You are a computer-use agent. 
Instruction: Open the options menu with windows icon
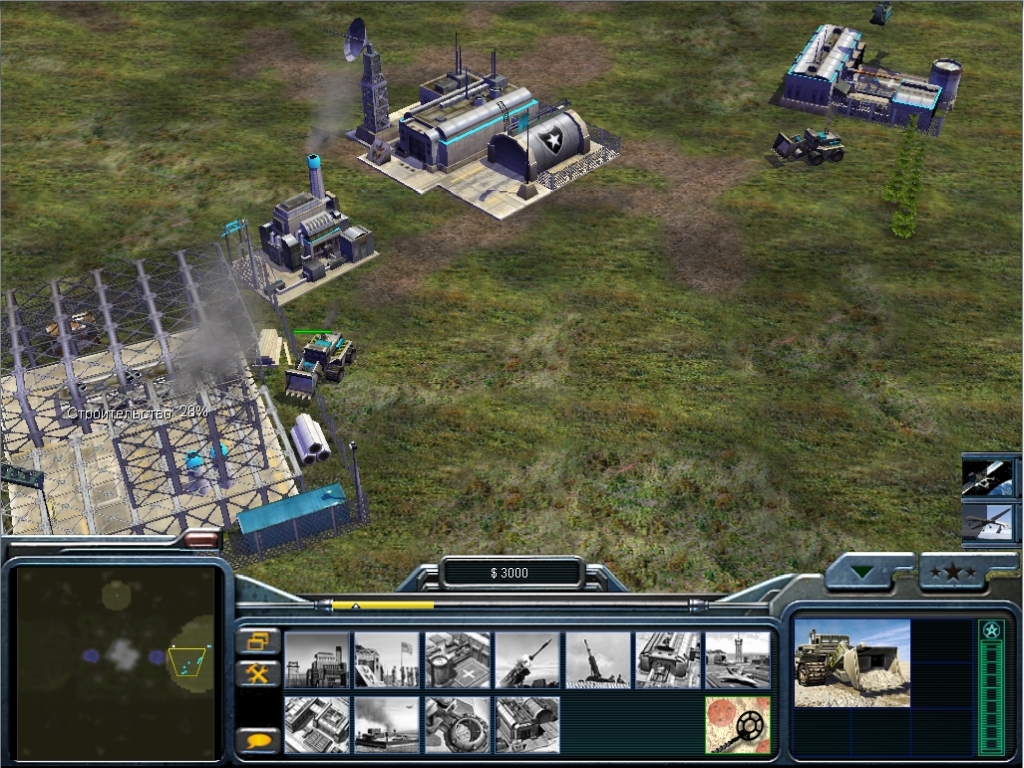tap(258, 641)
